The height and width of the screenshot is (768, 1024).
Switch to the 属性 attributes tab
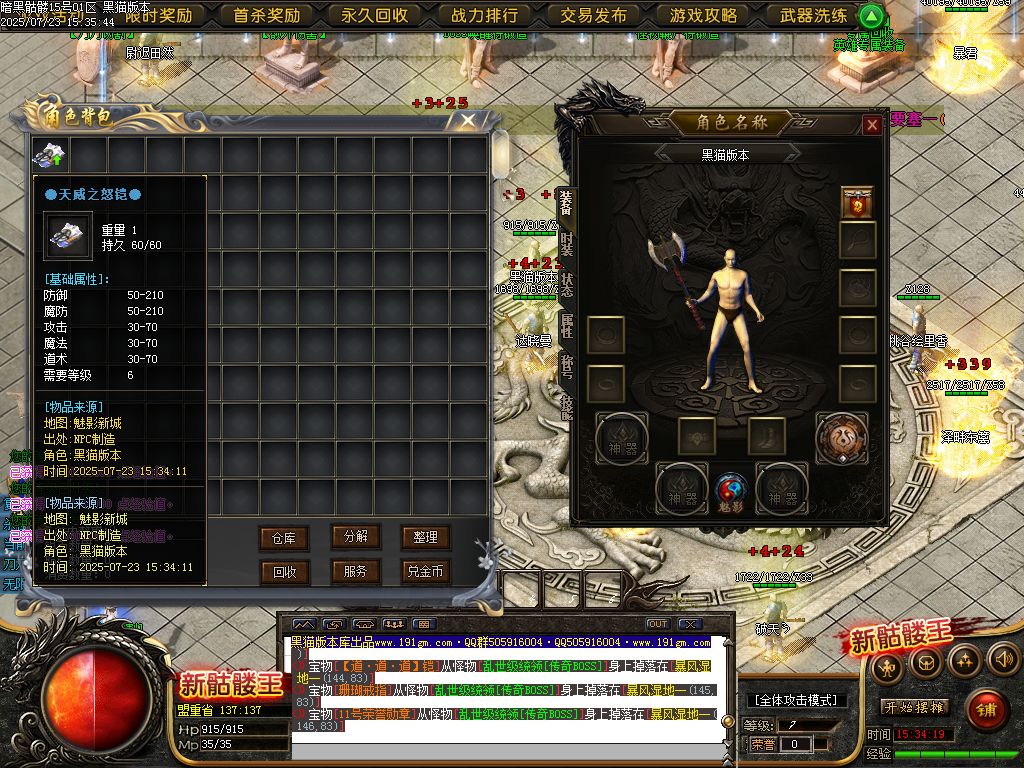click(567, 324)
